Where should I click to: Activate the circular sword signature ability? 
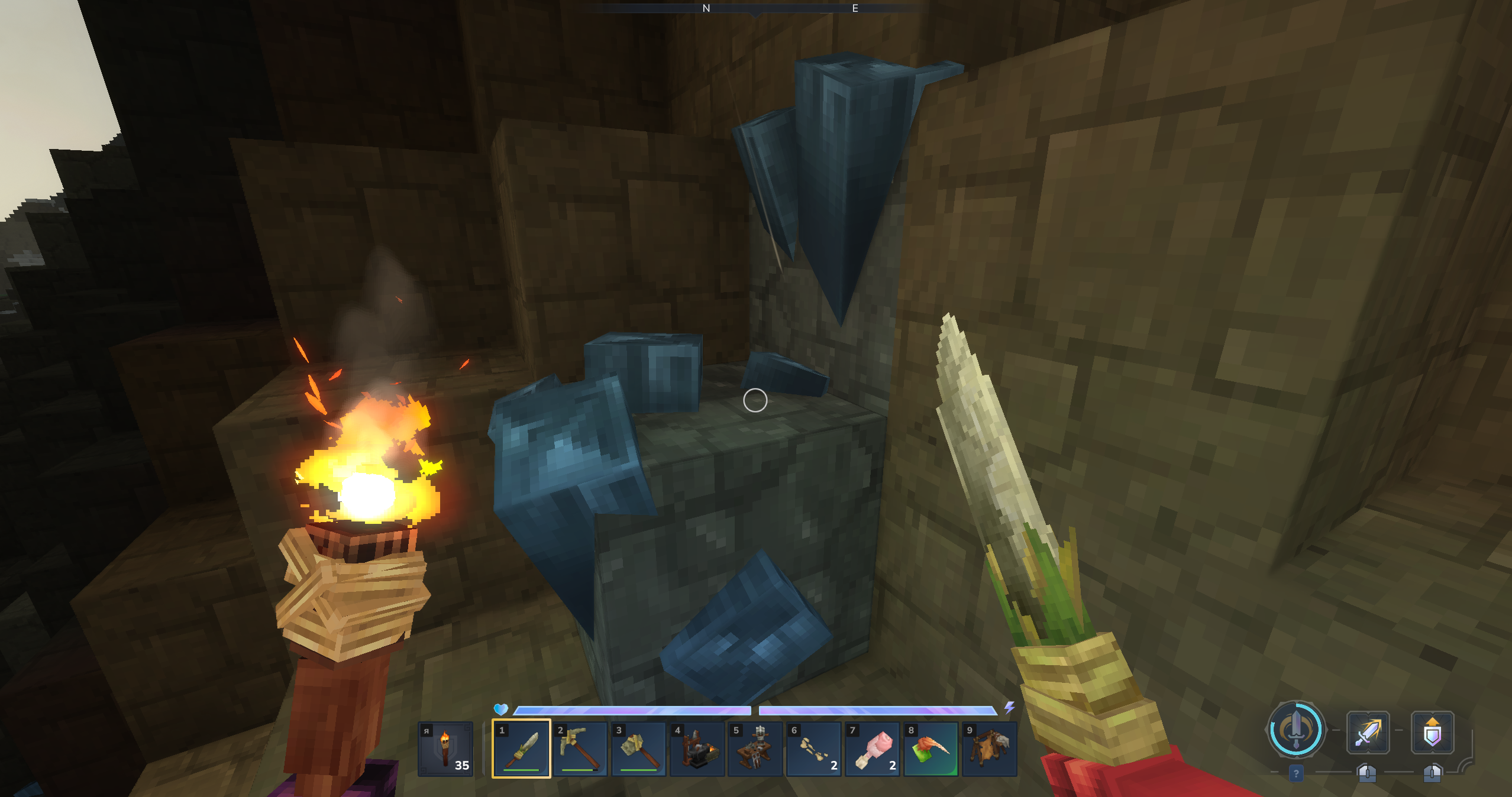1295,730
